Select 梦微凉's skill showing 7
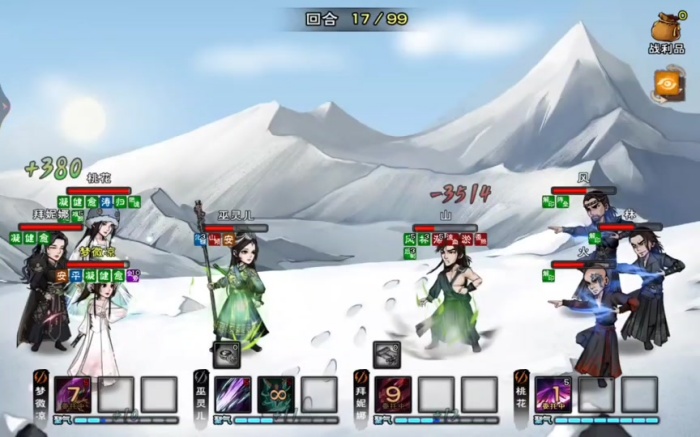The width and height of the screenshot is (700, 437). click(x=73, y=394)
